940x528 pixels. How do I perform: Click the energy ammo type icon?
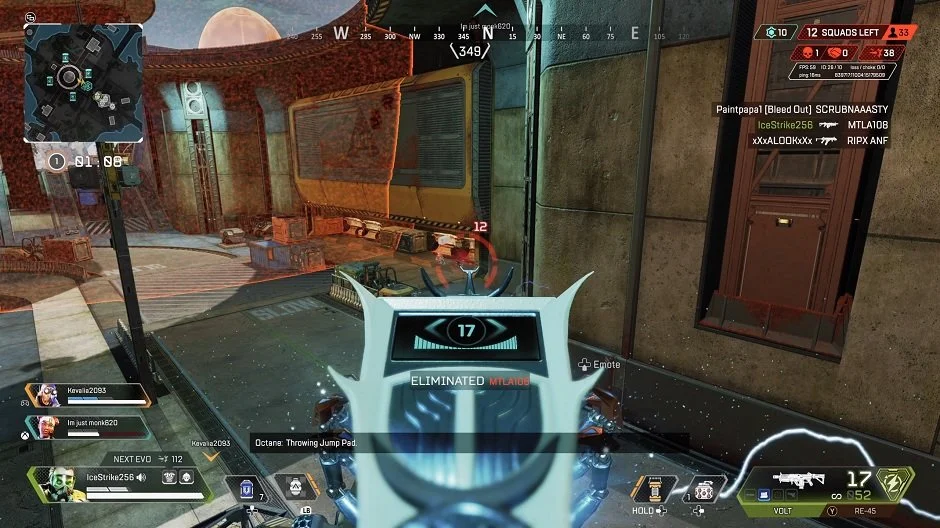coord(888,482)
